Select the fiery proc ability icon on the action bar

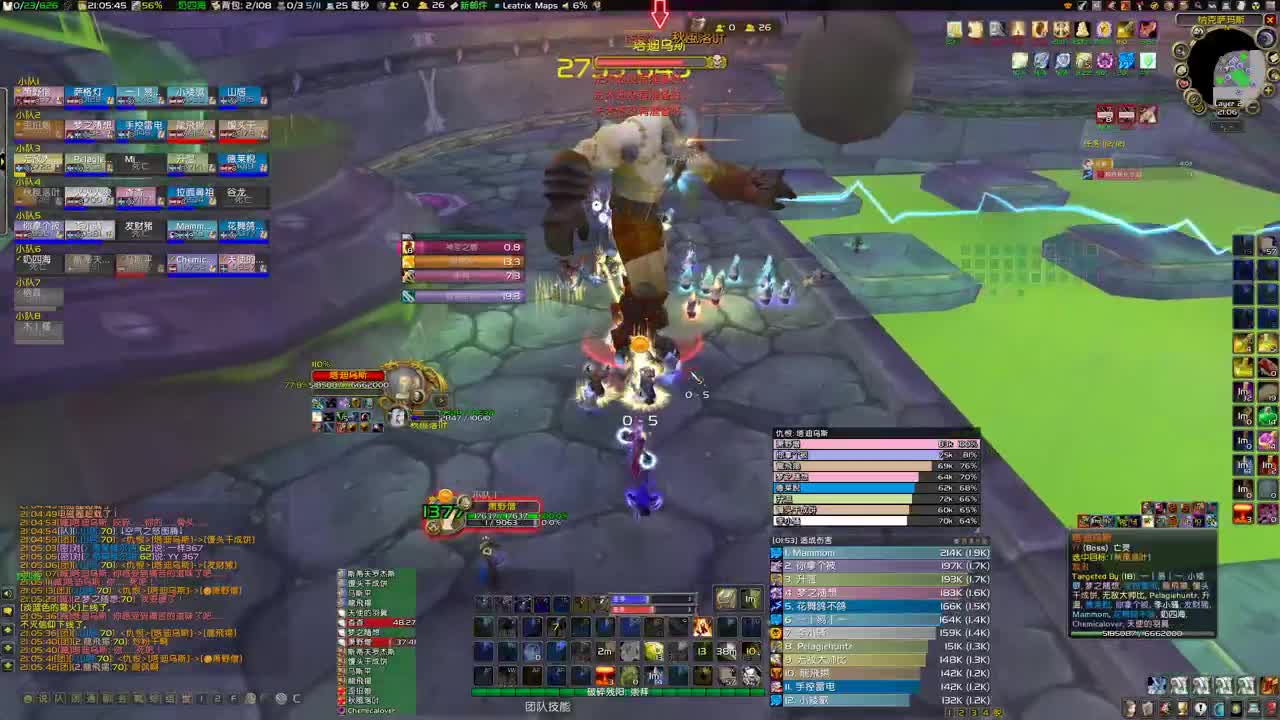coord(703,627)
